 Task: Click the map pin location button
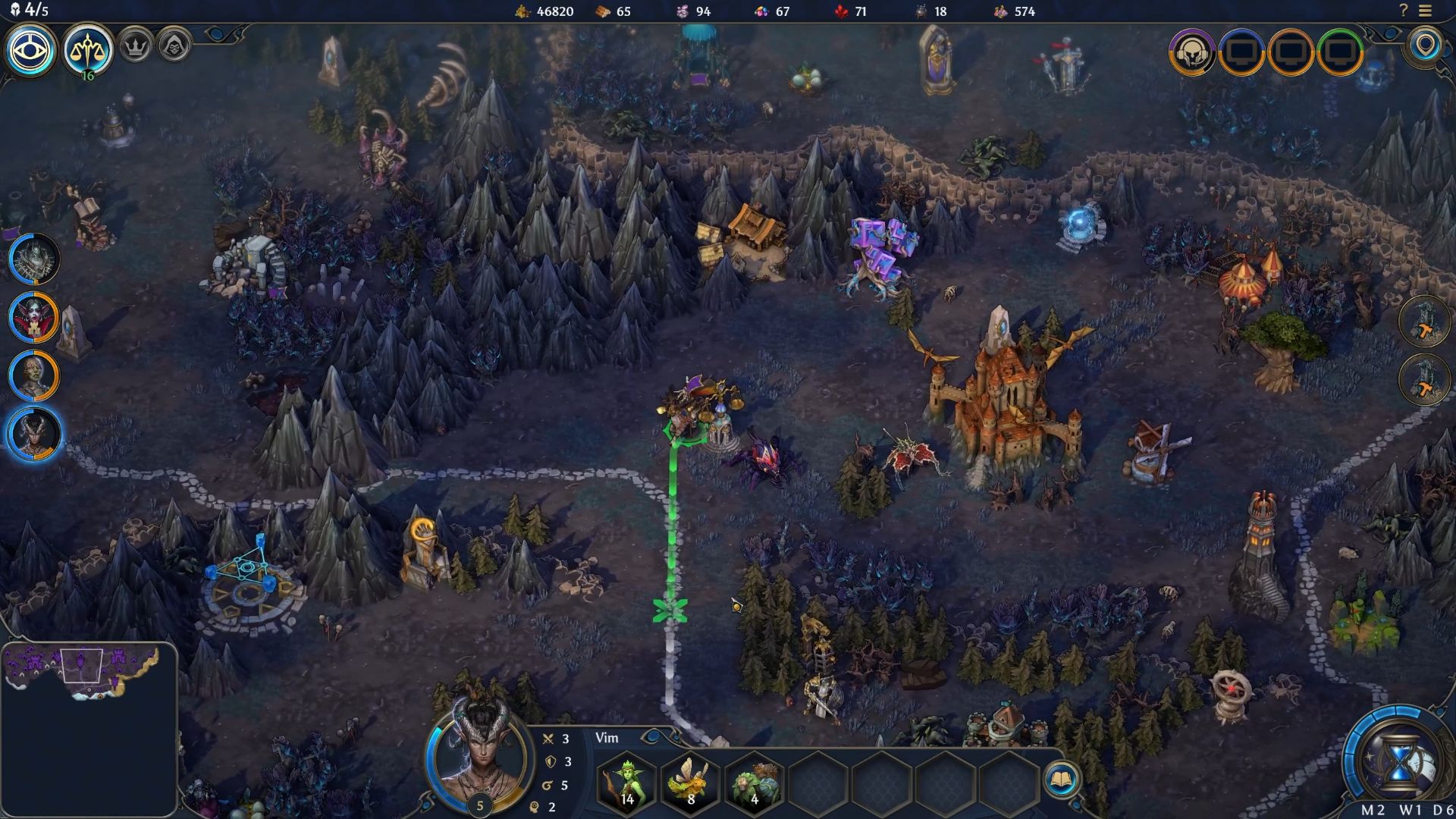coord(1426,45)
